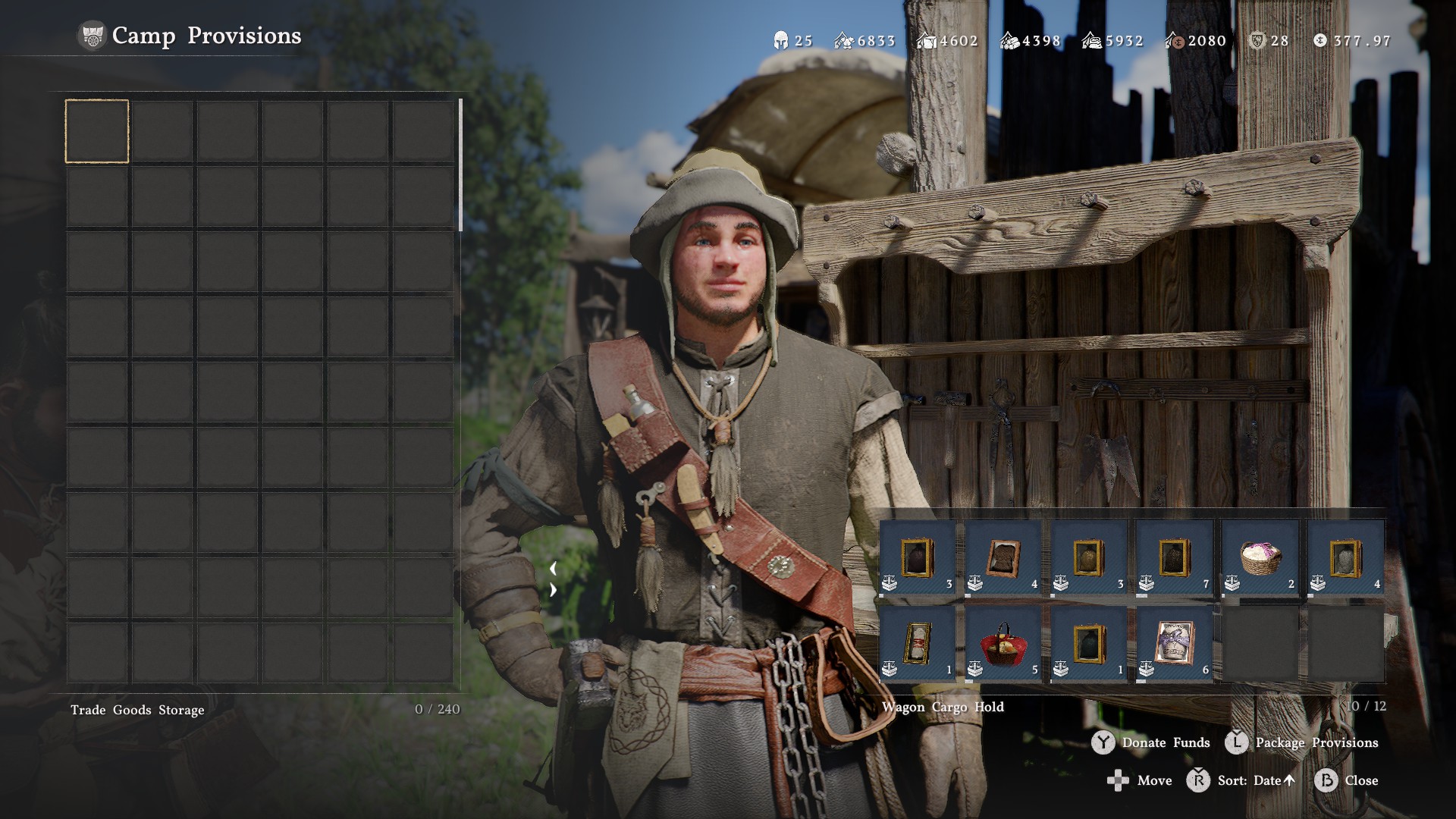Select the Trade Goods Storage label

(x=136, y=710)
